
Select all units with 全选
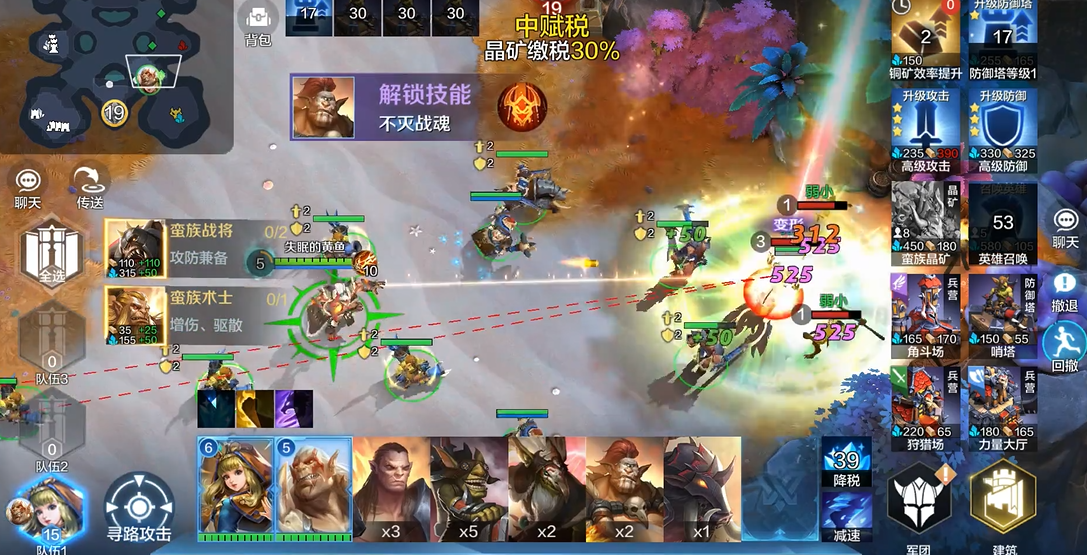(51, 255)
